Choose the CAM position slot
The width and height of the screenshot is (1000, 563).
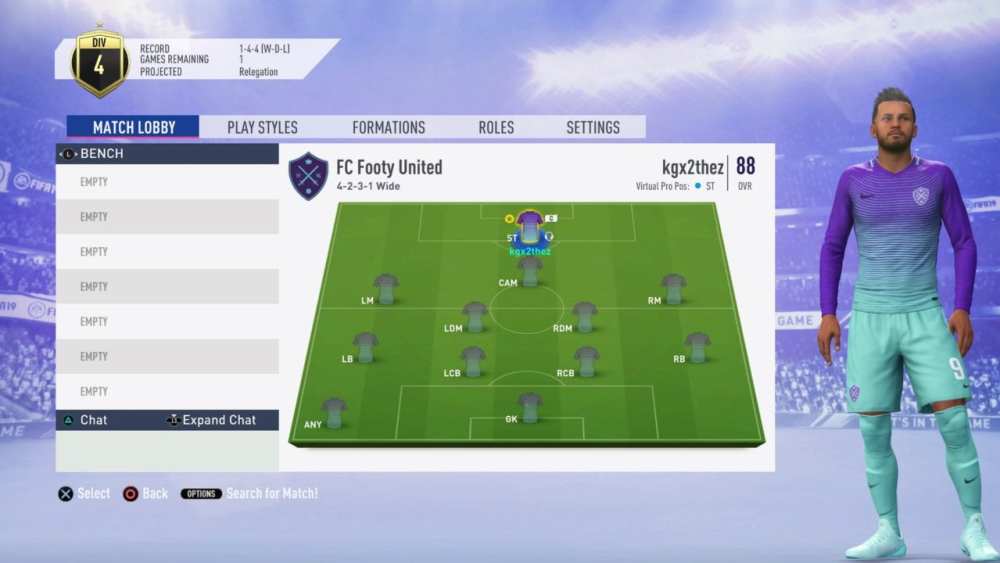[x=529, y=270]
